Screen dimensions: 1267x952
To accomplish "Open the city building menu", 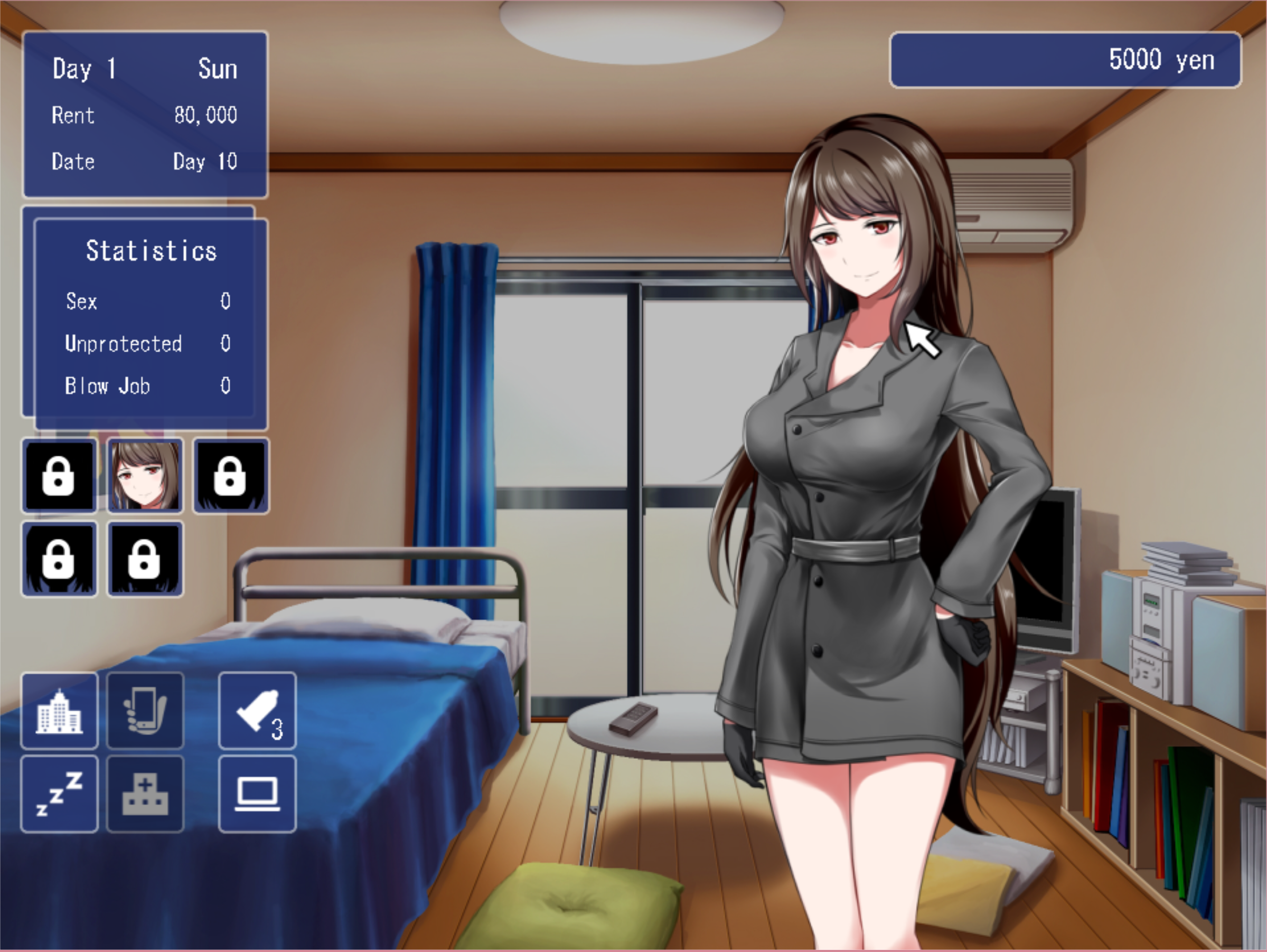I will (x=59, y=711).
